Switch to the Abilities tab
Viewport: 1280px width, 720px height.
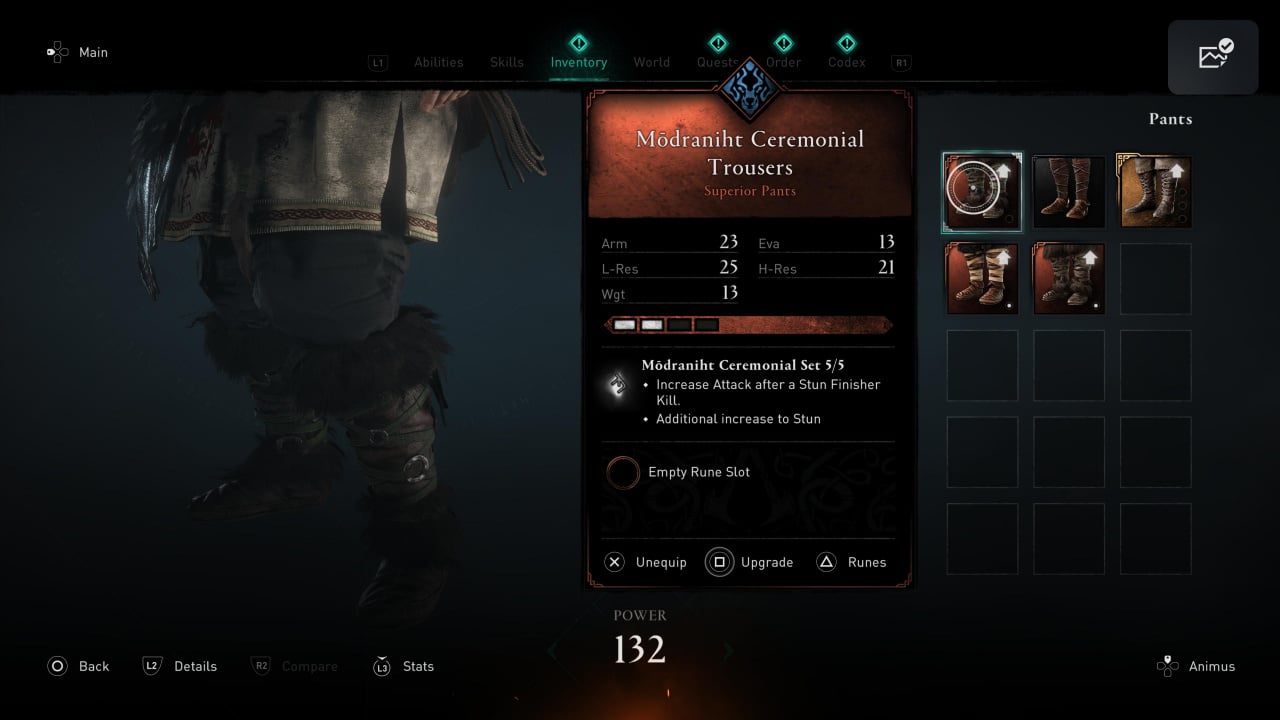coord(438,62)
